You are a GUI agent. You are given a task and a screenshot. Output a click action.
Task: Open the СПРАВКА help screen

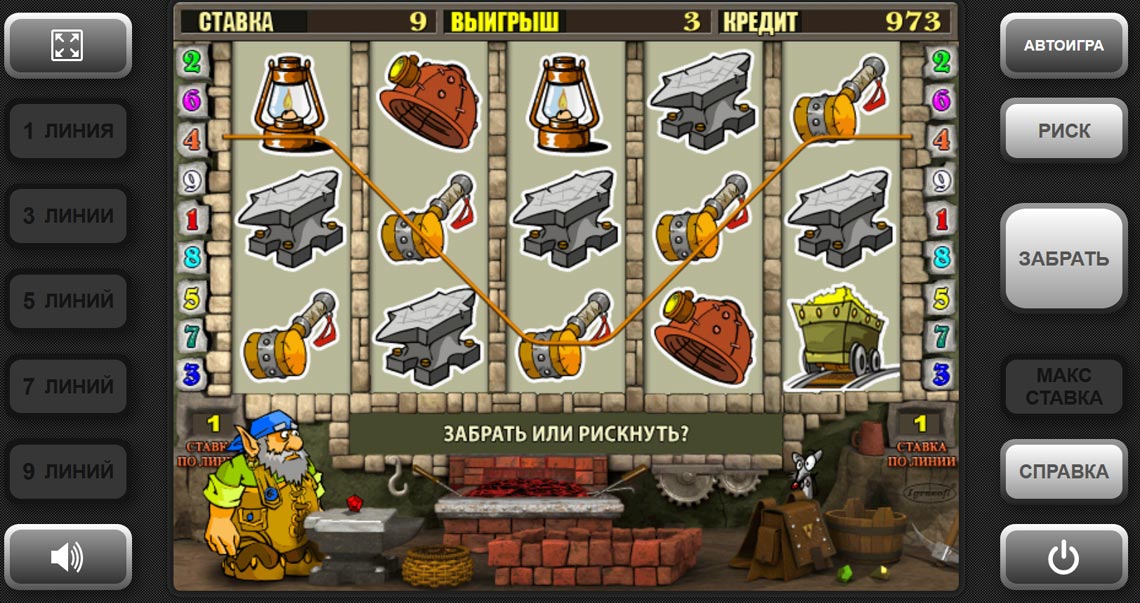pos(1063,471)
